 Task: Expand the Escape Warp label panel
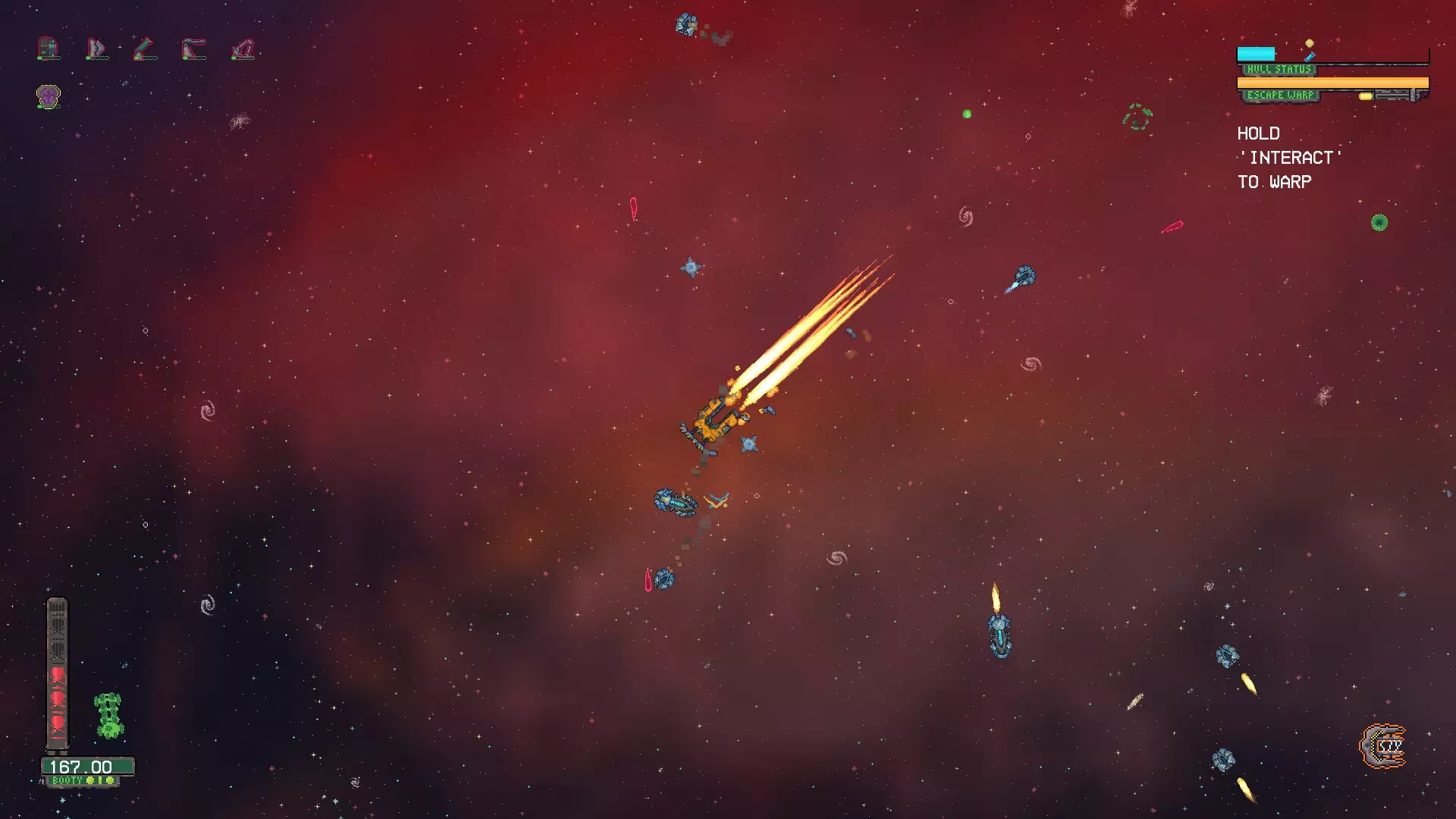1281,95
